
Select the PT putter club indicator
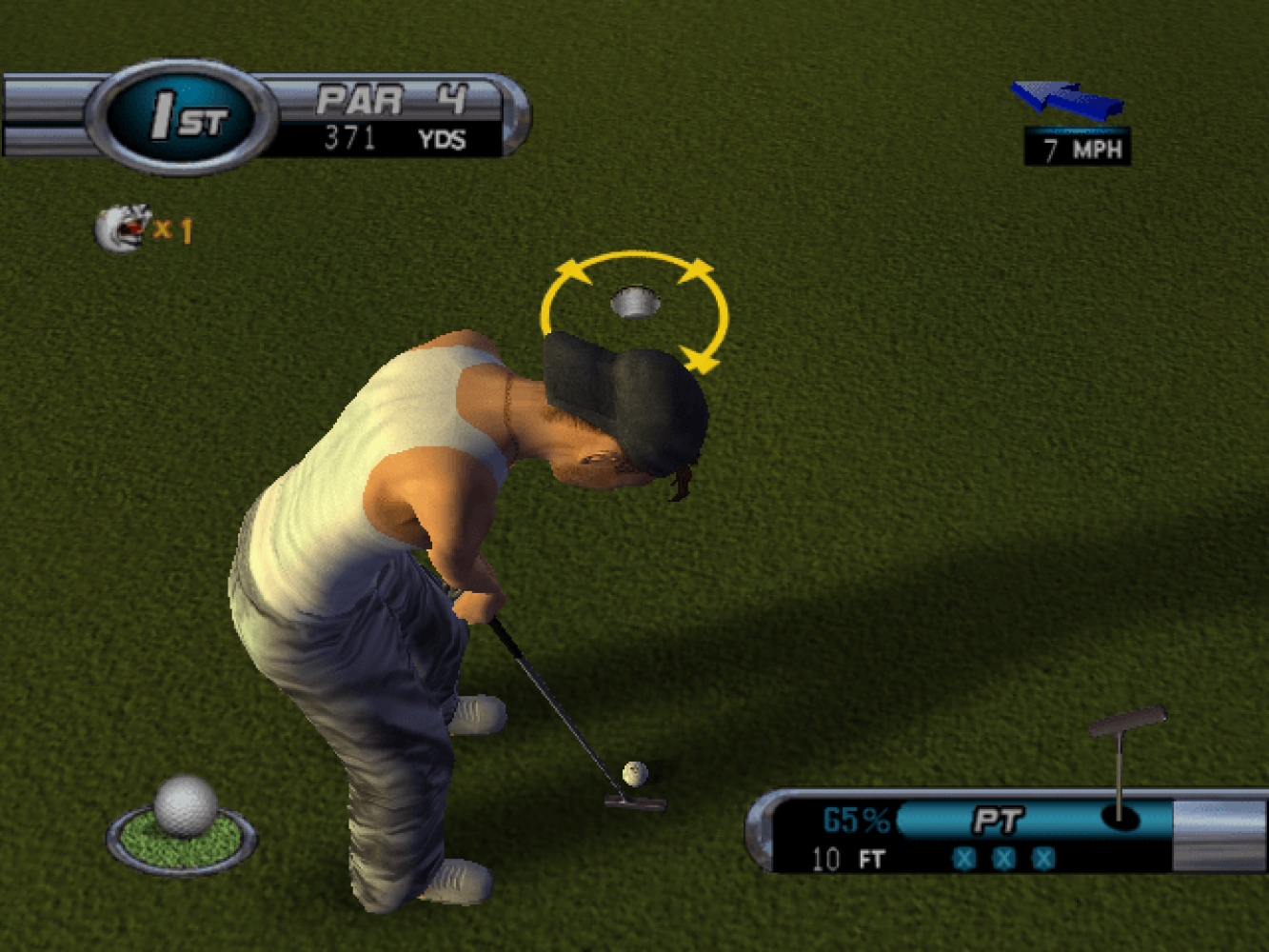996,820
